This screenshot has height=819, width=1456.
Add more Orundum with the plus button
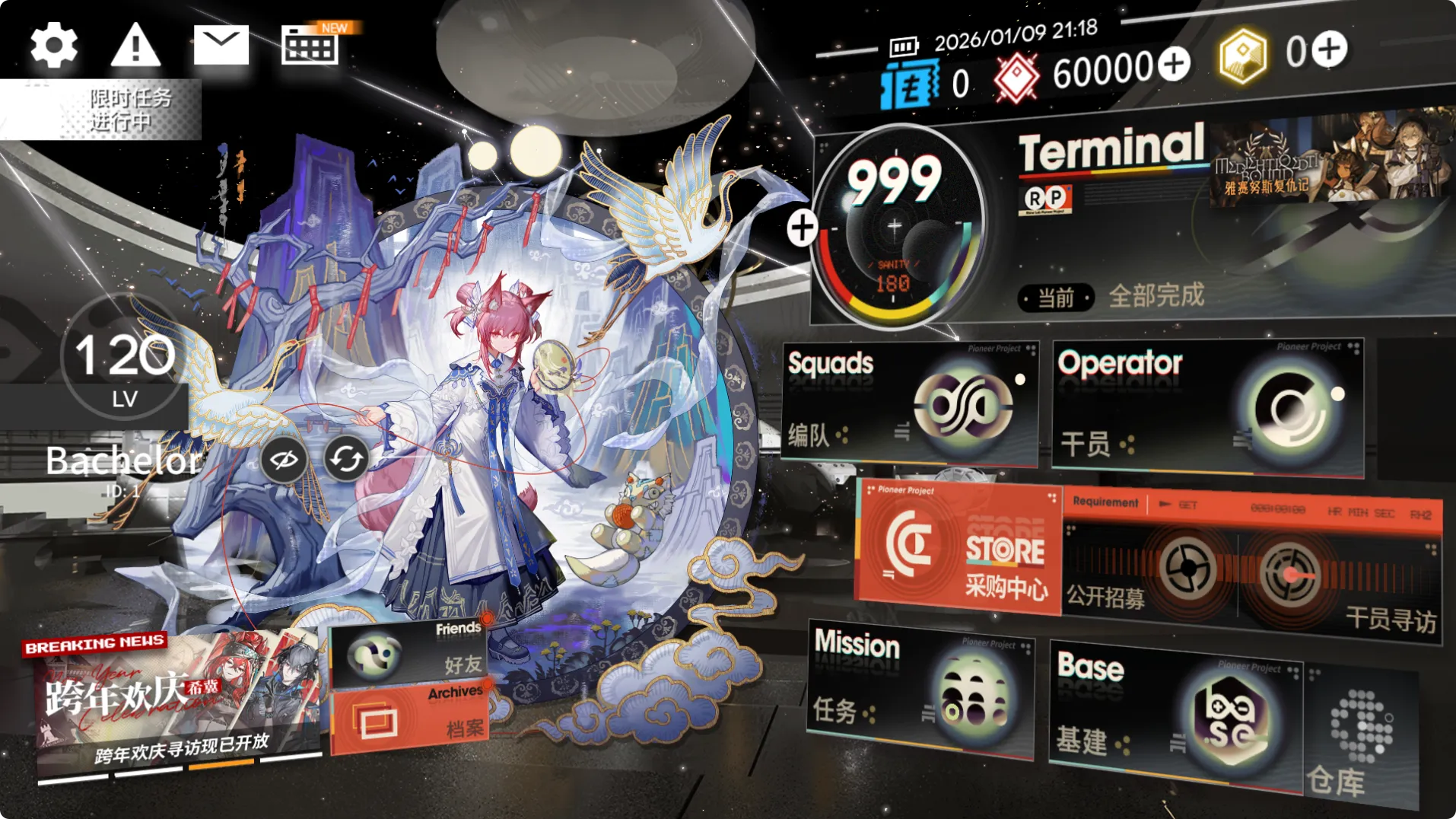pos(1174,65)
